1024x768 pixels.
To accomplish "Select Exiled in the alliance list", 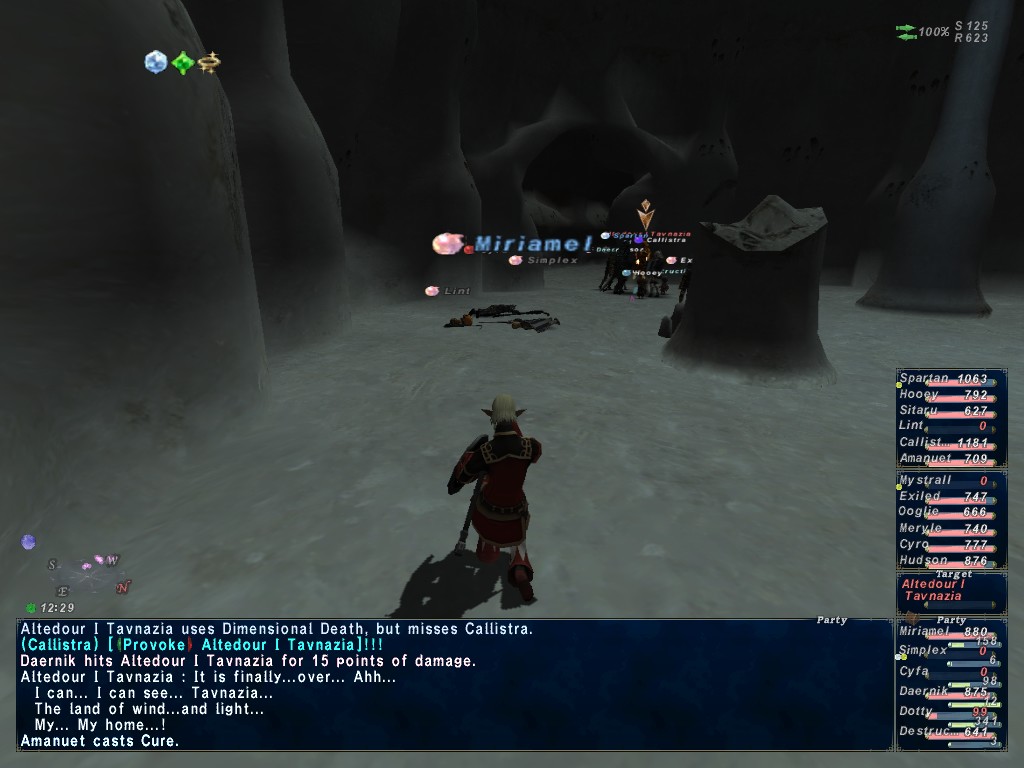I will pyautogui.click(x=948, y=497).
